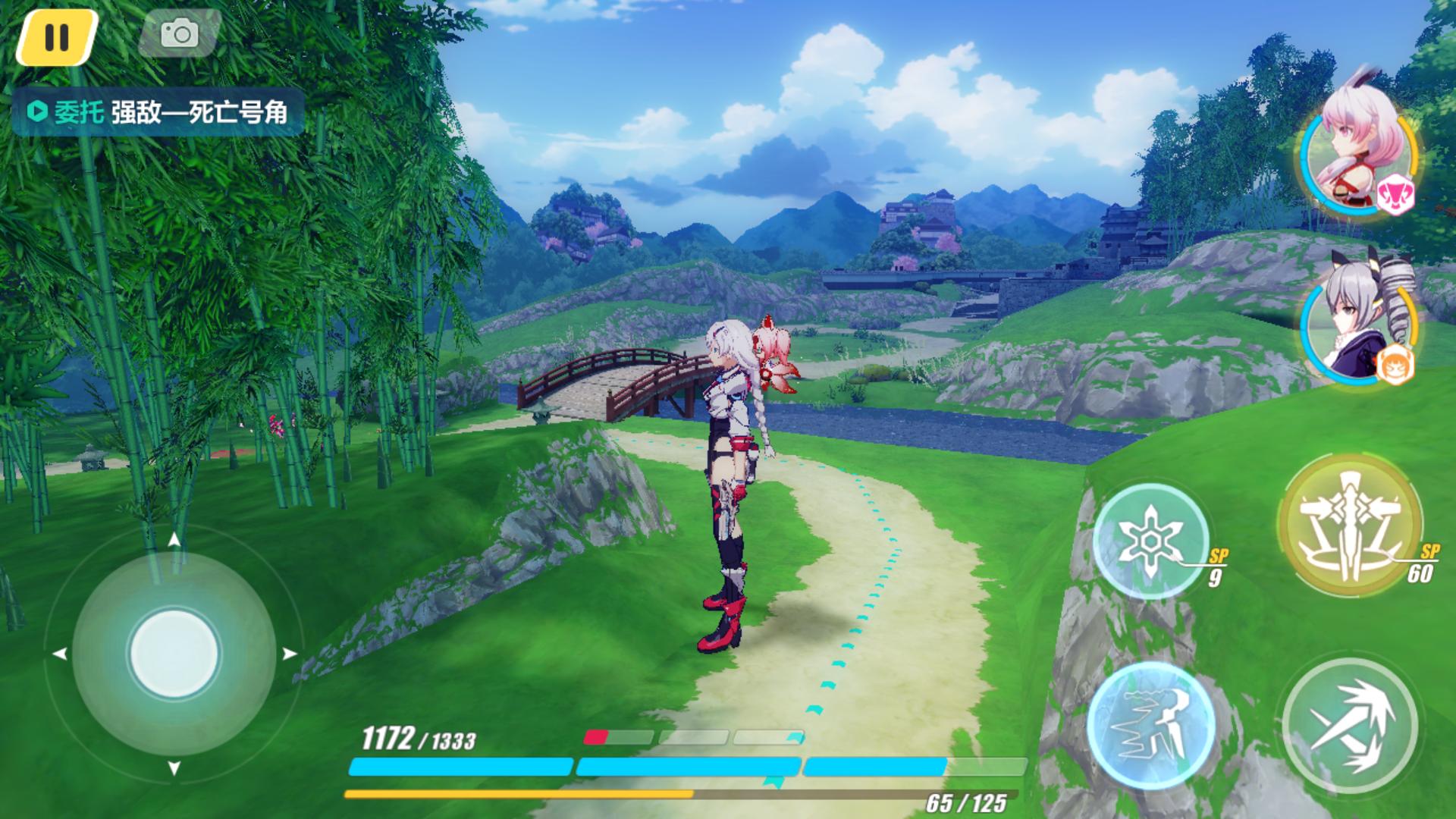Open the 委托 quest tracker banner
1456x819 pixels.
point(158,112)
